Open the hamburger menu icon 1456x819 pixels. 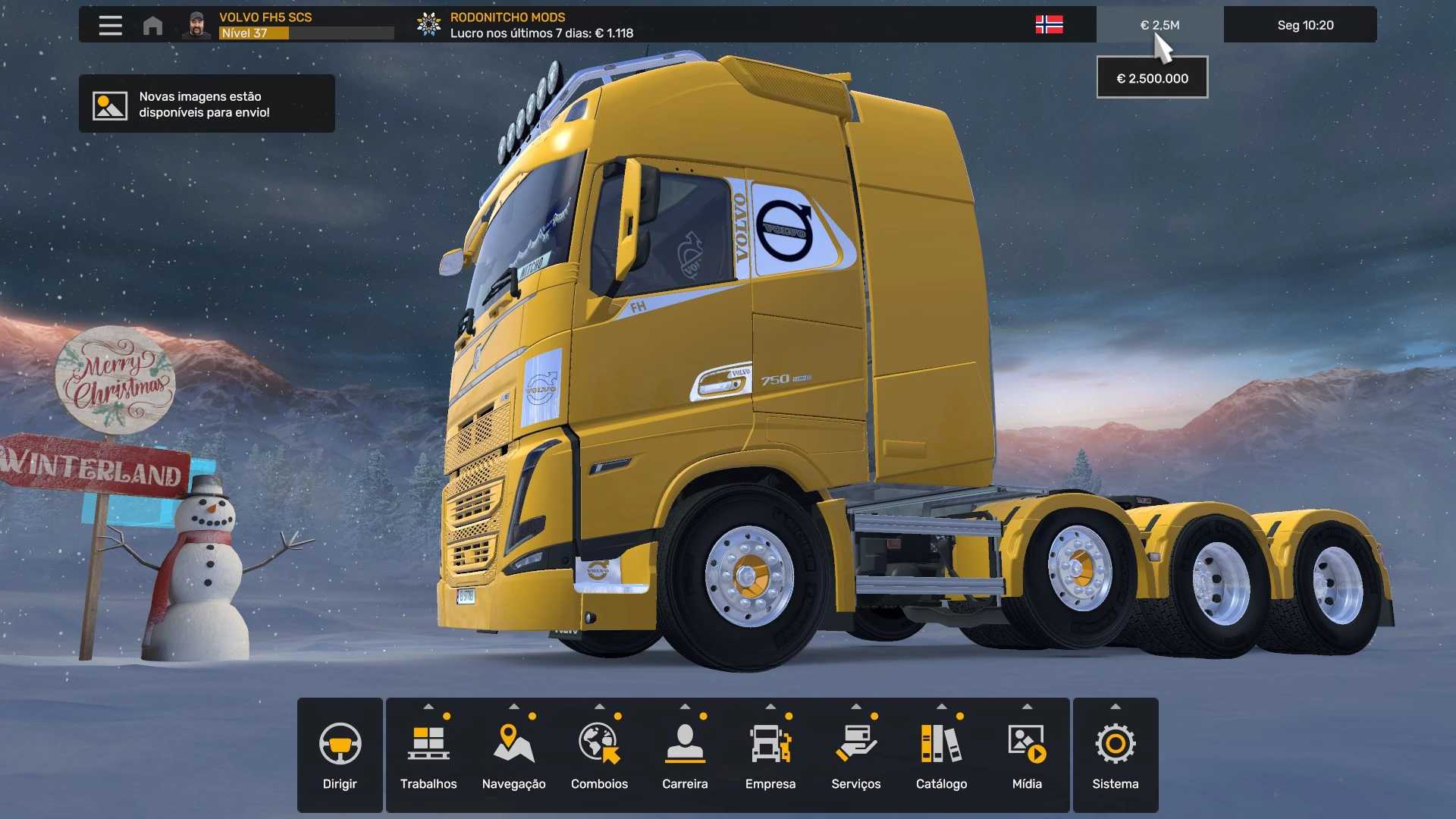coord(110,25)
